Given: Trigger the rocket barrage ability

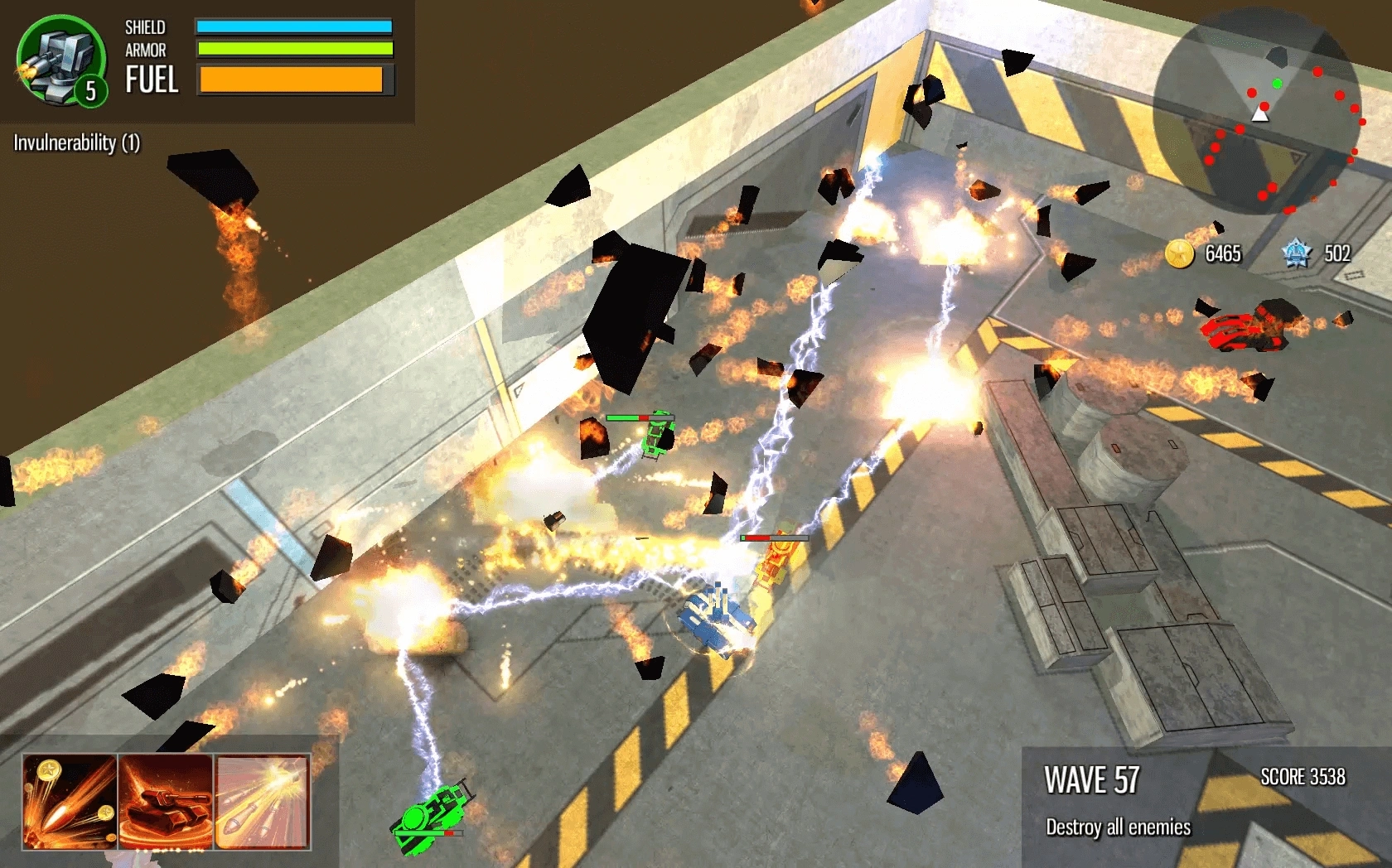Looking at the screenshot, I should (262, 801).
